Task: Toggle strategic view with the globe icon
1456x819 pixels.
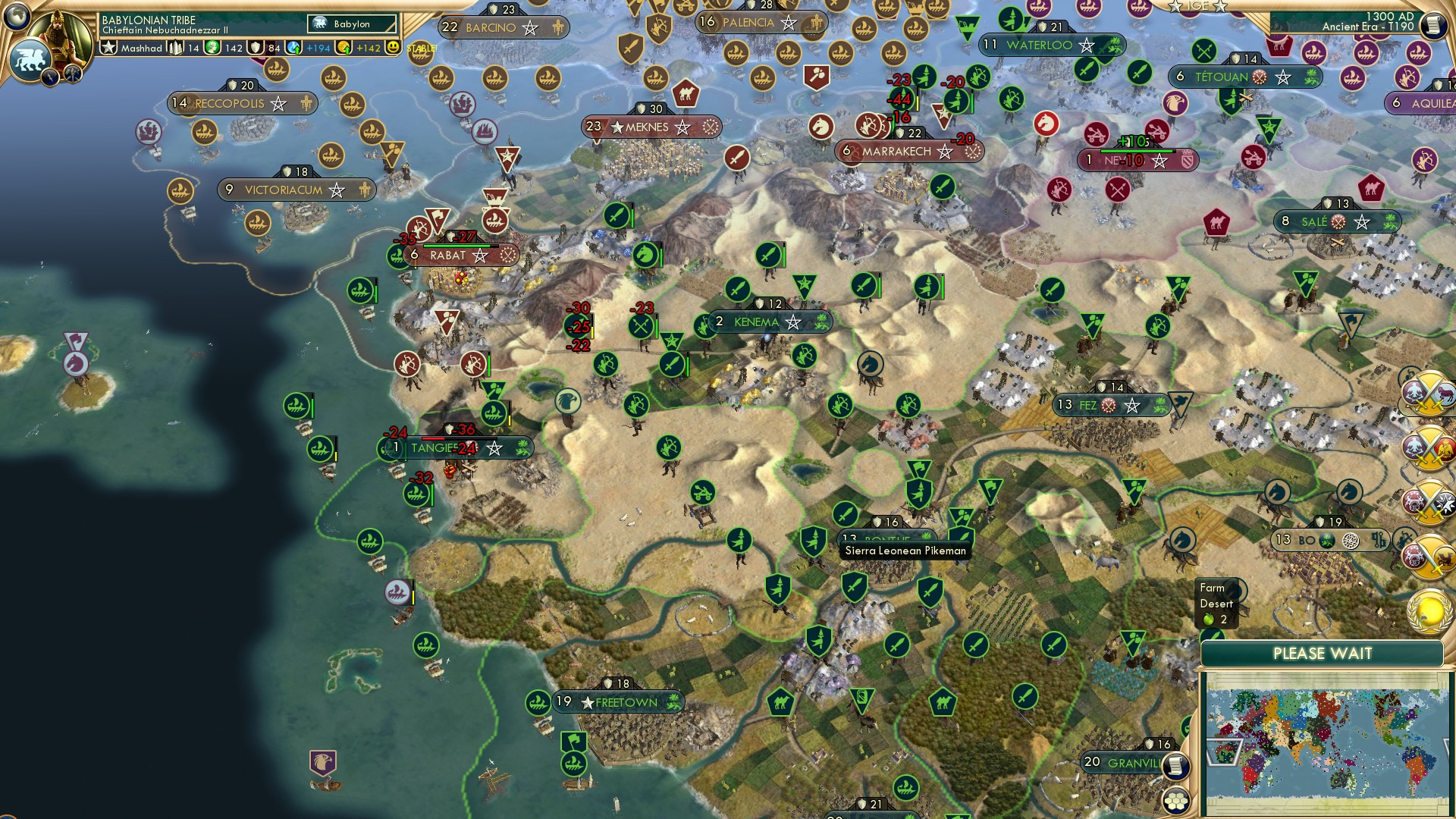Action: (x=17, y=15)
